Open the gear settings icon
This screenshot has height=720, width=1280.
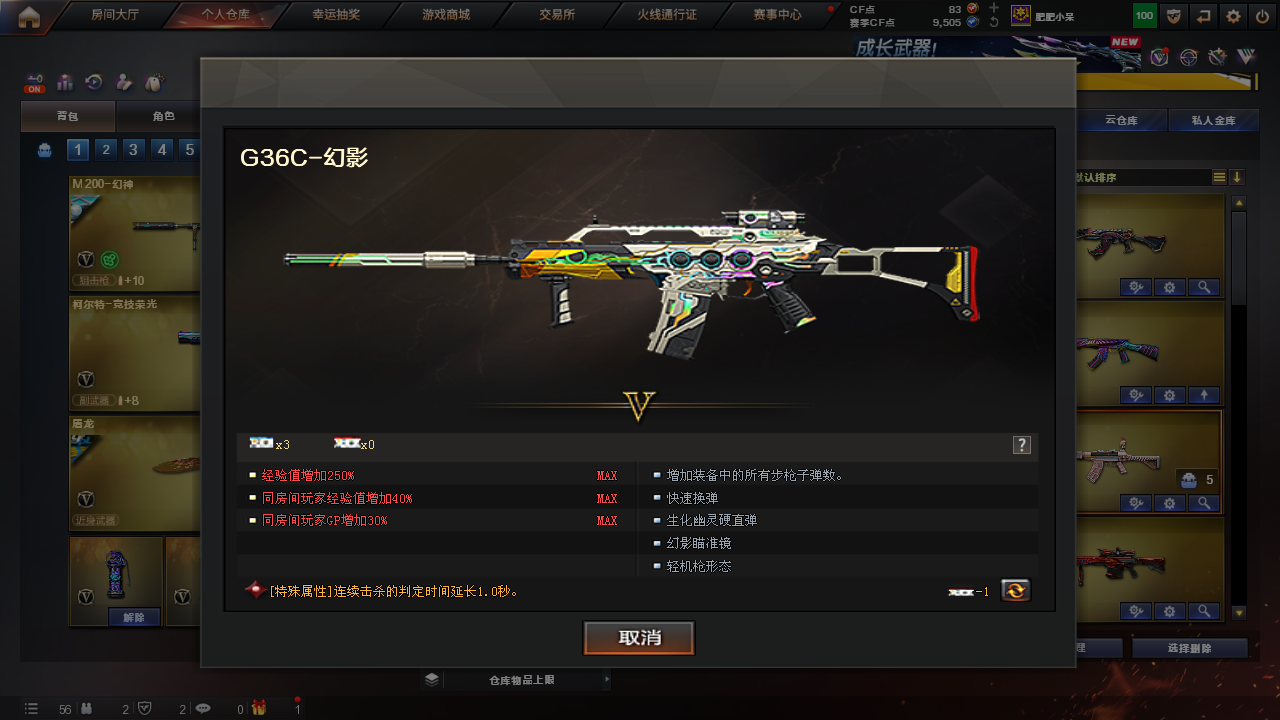click(1234, 16)
